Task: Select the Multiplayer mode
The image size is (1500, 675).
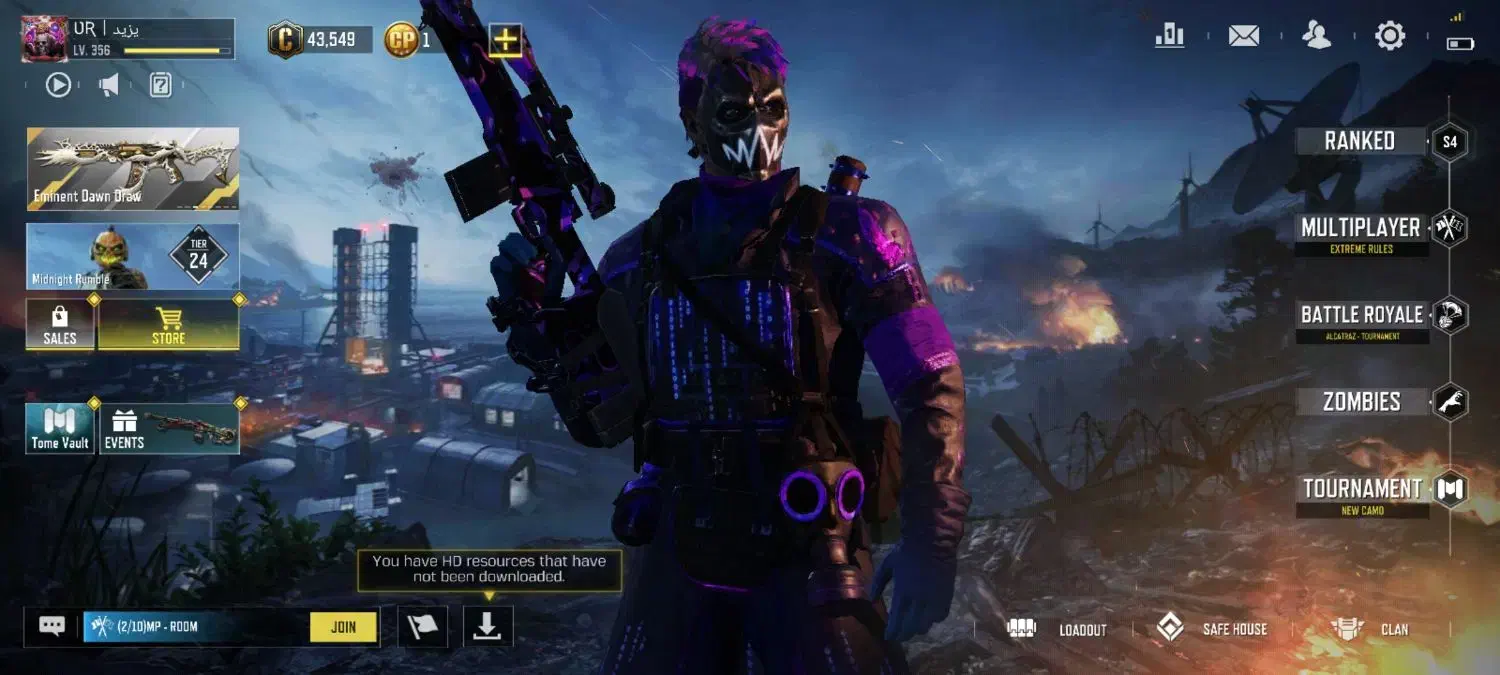Action: 1361,228
